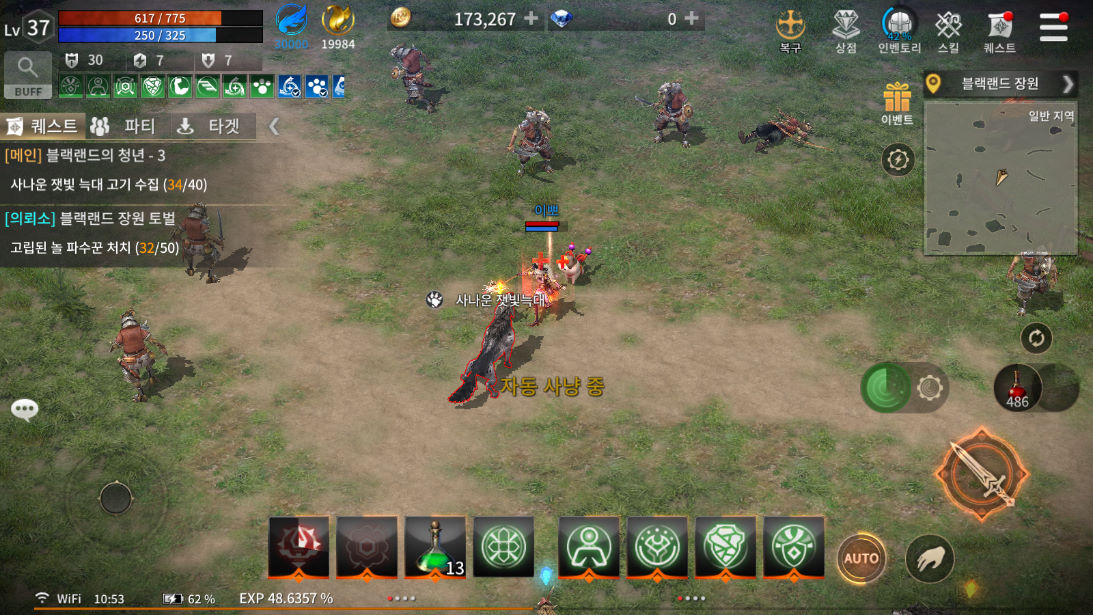Use the green potion hotbar slot
Image resolution: width=1093 pixels, height=615 pixels.
pos(435,546)
